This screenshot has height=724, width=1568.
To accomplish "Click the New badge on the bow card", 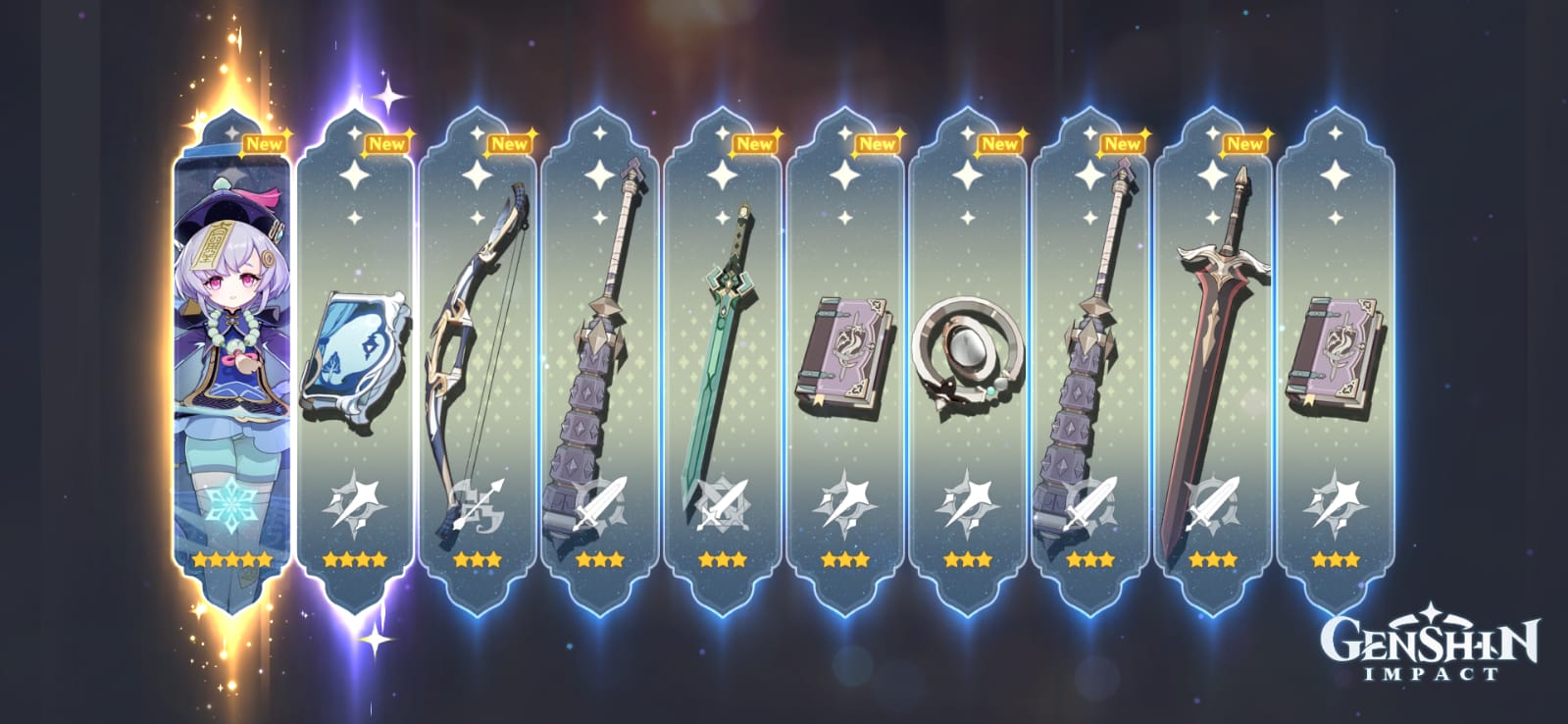I will pyautogui.click(x=509, y=143).
